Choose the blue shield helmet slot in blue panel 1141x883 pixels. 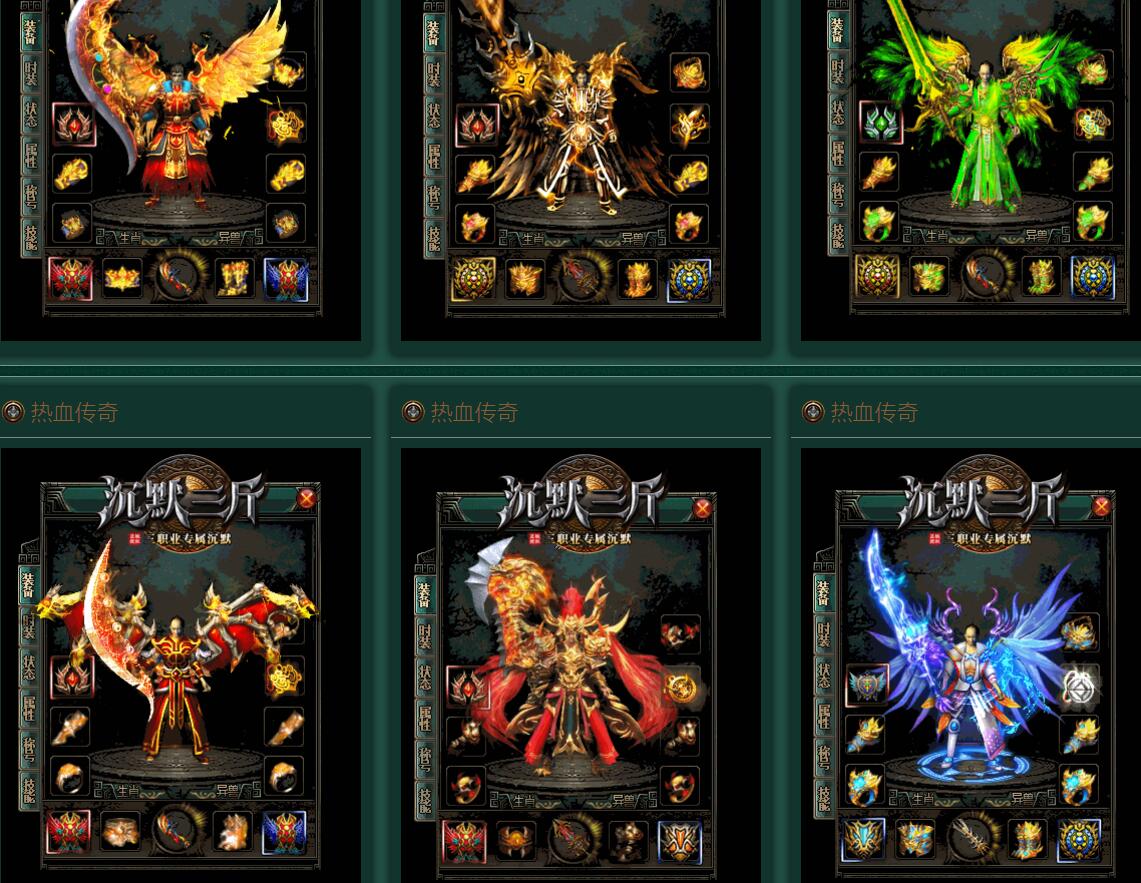(865, 685)
